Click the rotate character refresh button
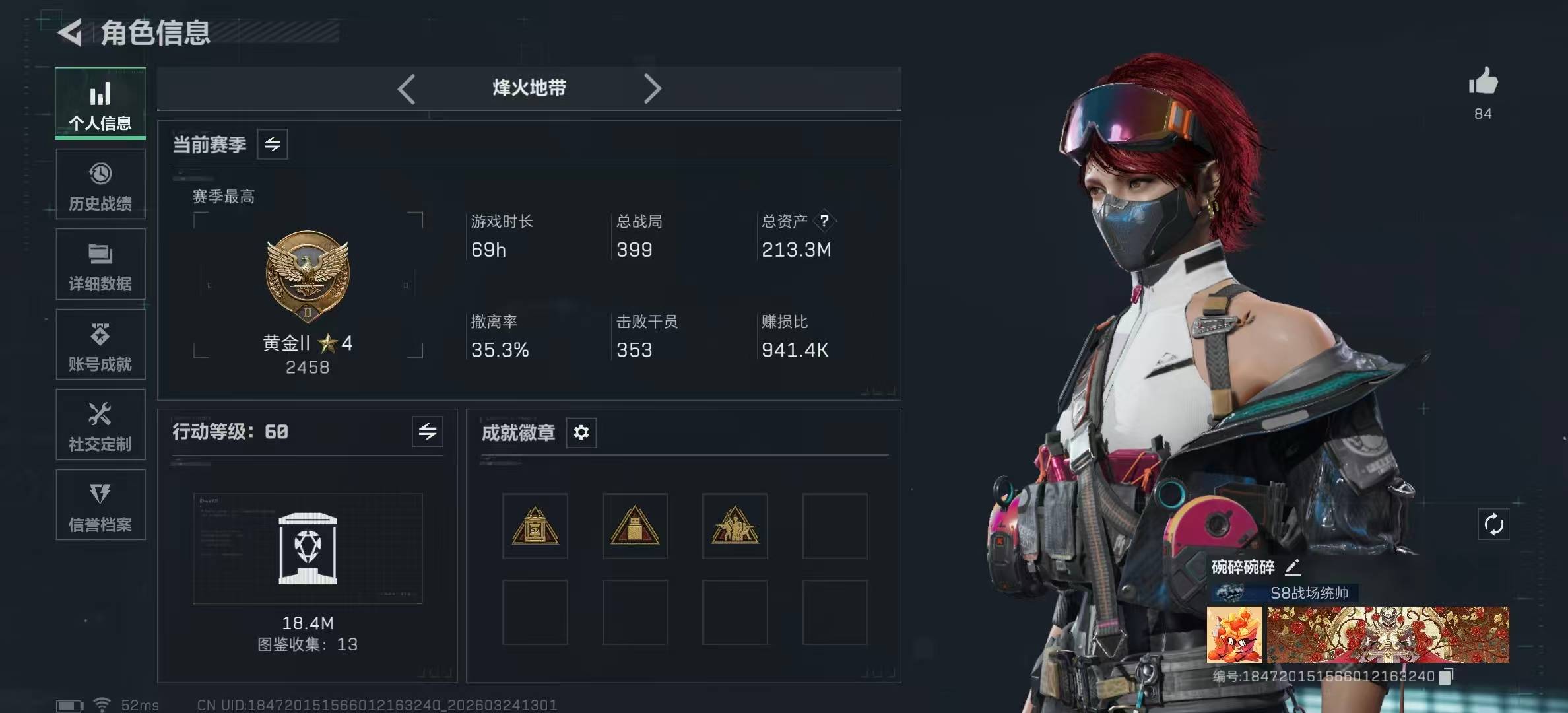Image resolution: width=1568 pixels, height=713 pixels. pos(1493,525)
